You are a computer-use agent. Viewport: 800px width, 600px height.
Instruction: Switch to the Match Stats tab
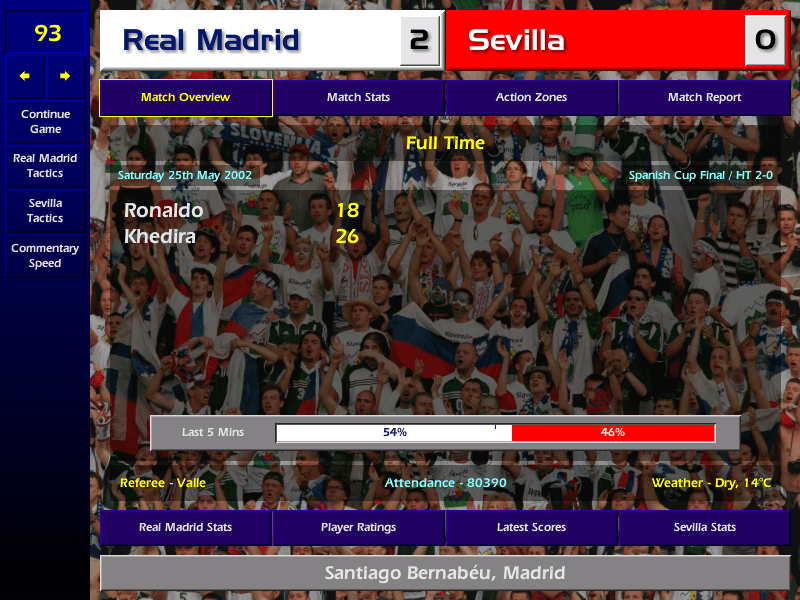358,98
